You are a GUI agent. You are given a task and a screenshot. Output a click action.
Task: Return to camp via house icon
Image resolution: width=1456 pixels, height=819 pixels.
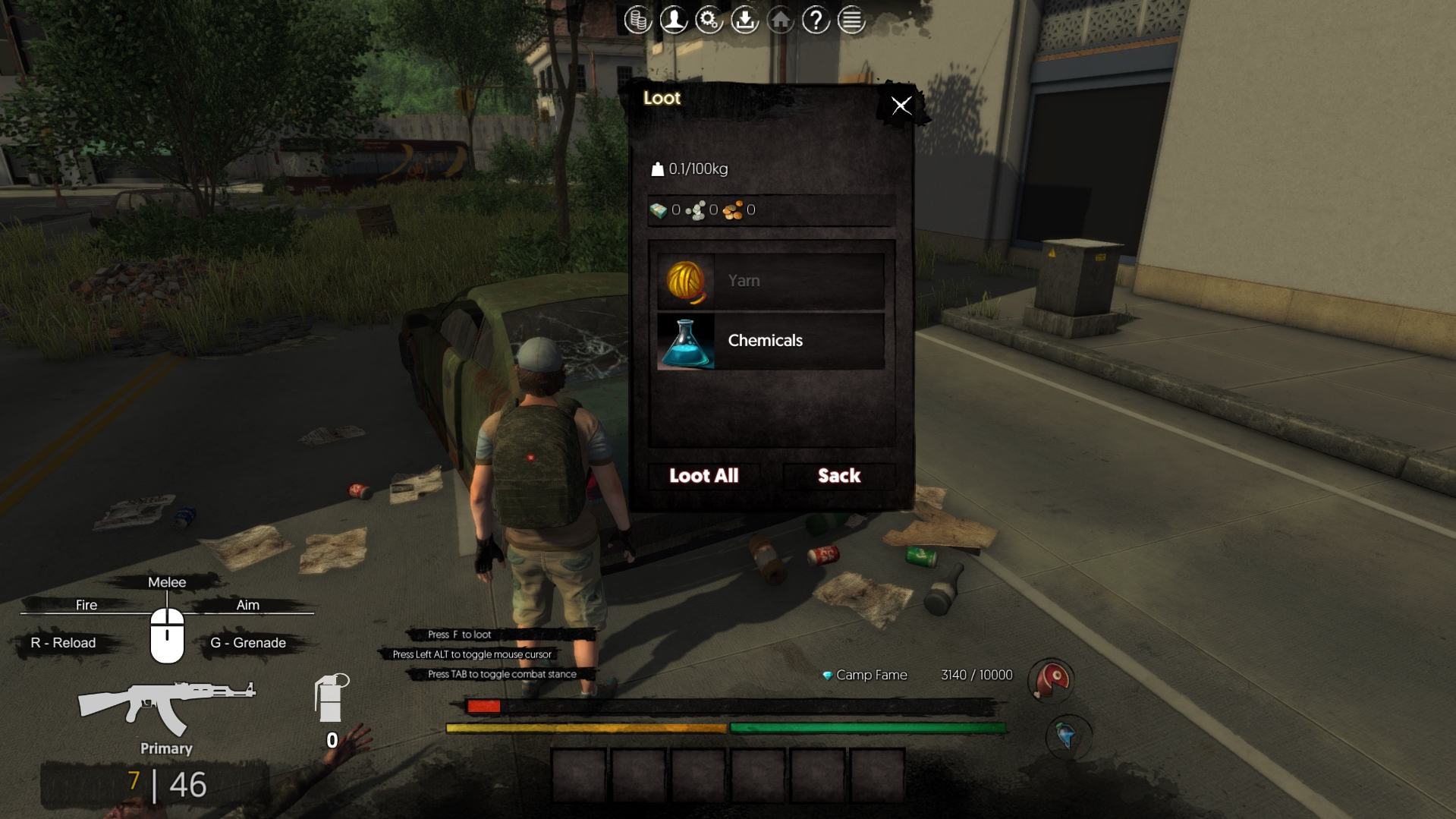(x=780, y=20)
